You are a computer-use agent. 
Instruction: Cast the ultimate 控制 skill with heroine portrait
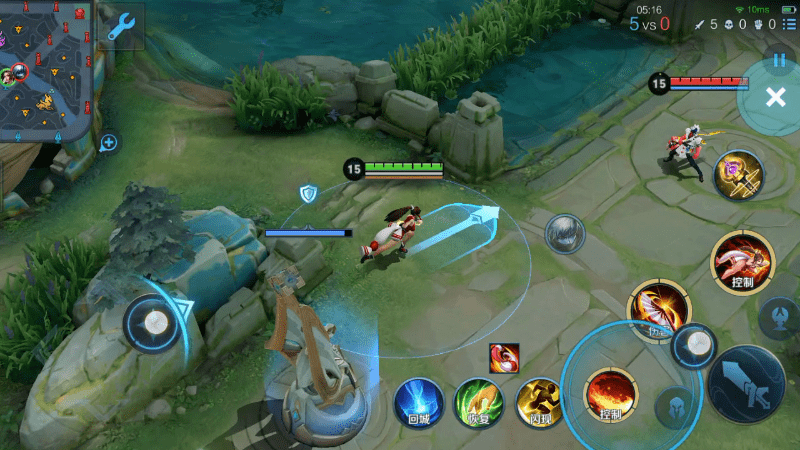point(742,262)
